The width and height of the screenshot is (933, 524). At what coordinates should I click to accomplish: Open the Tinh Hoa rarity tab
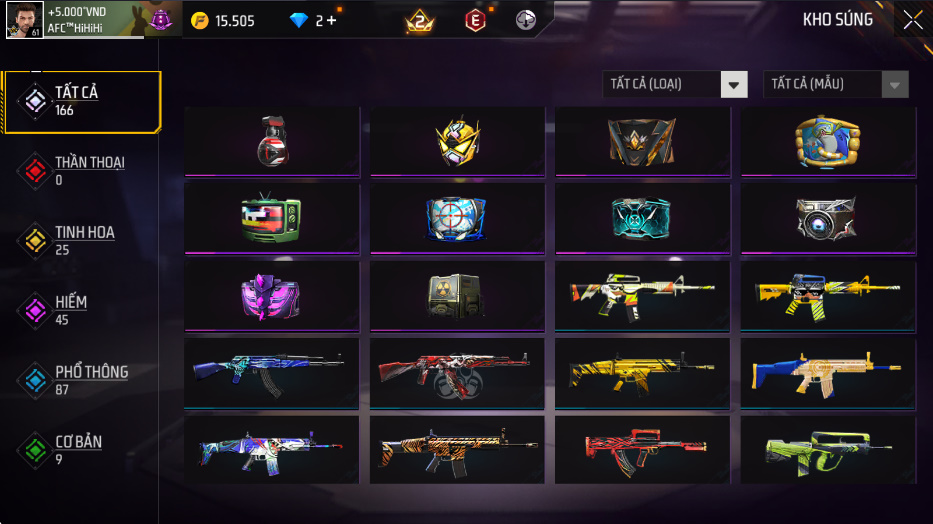[x=80, y=241]
